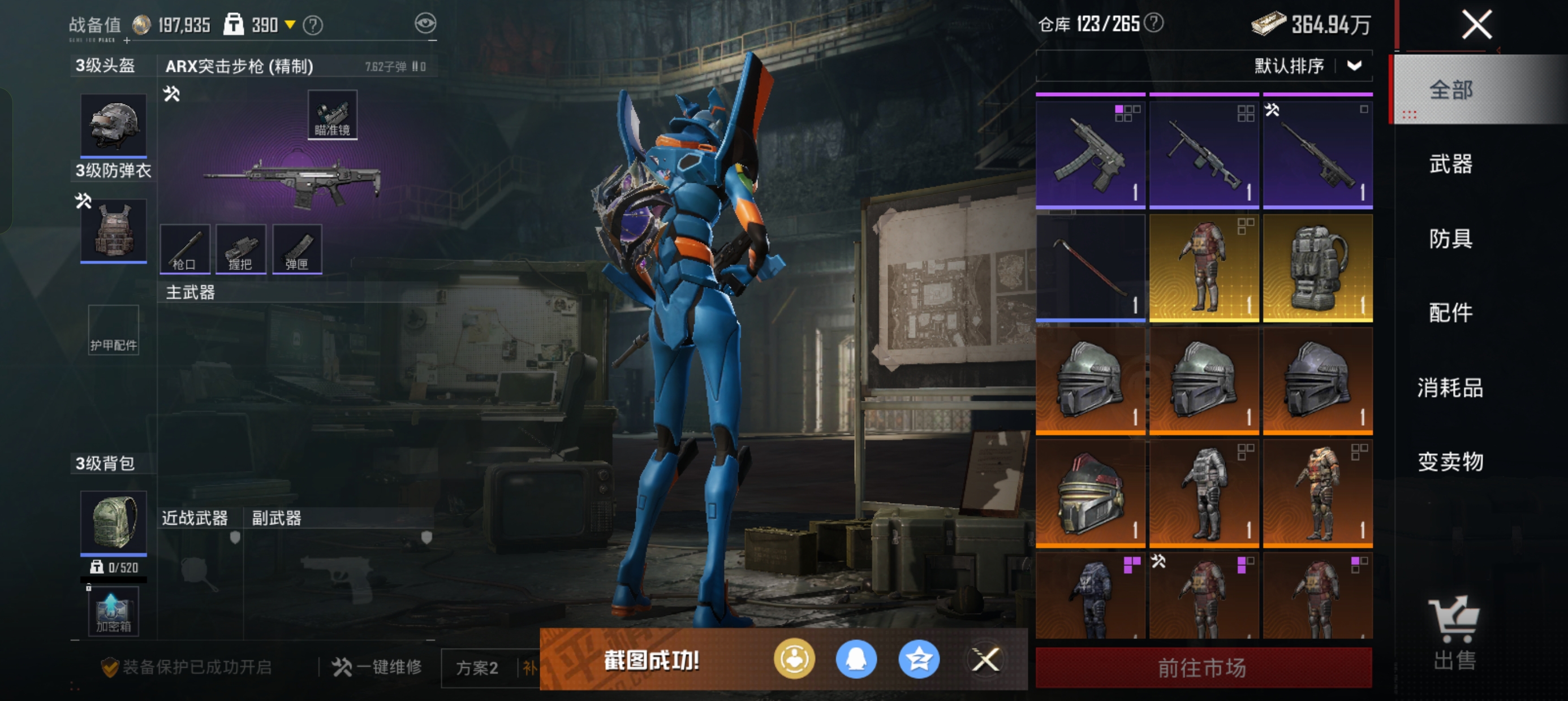The height and width of the screenshot is (701, 1568).
Task: Choose the large backpack in gold slot
Action: [x=1317, y=268]
